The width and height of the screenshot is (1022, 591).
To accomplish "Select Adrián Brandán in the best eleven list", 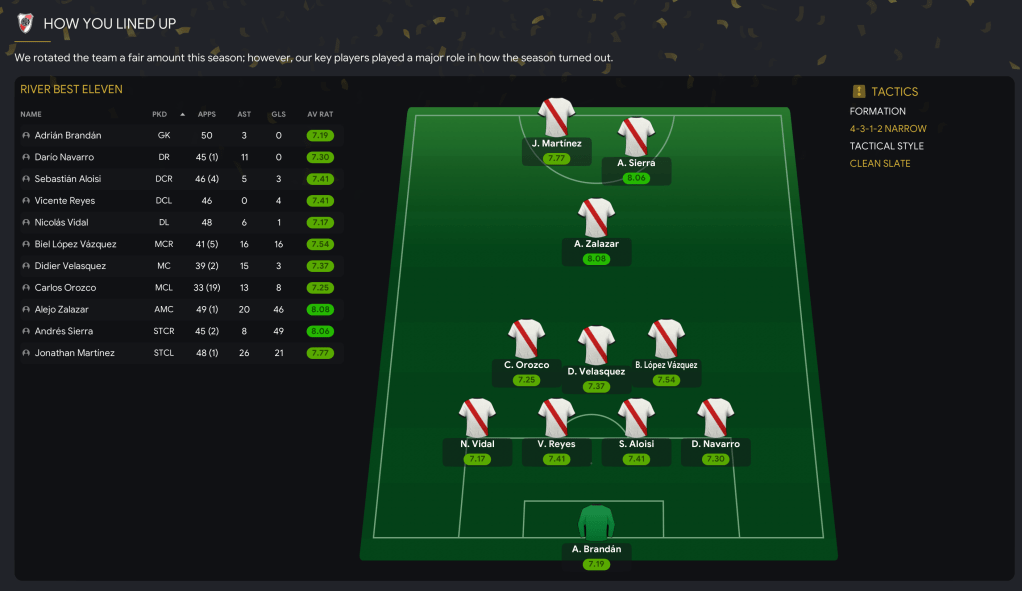I will coord(68,135).
